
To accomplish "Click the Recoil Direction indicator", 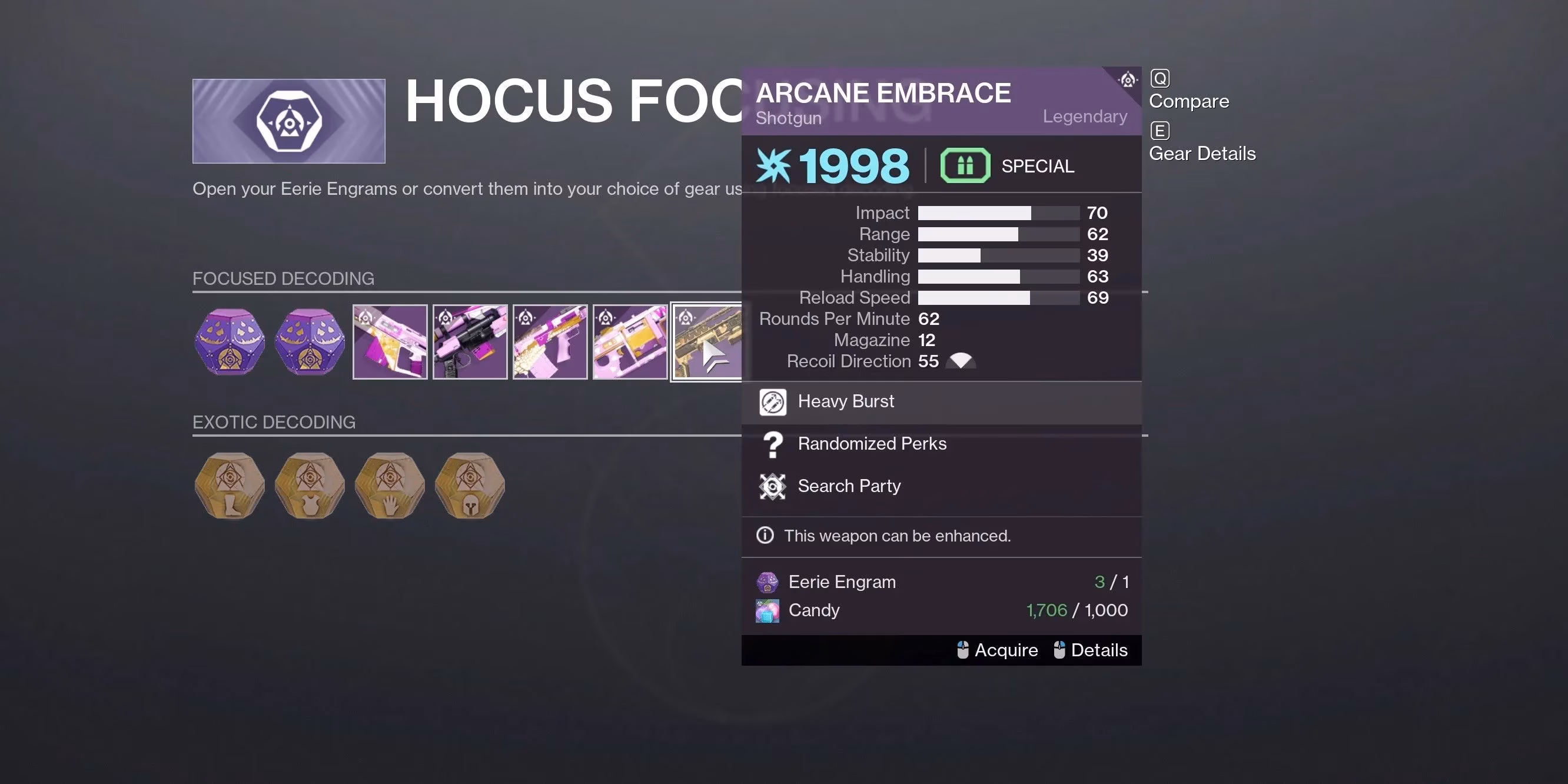I will [x=961, y=360].
